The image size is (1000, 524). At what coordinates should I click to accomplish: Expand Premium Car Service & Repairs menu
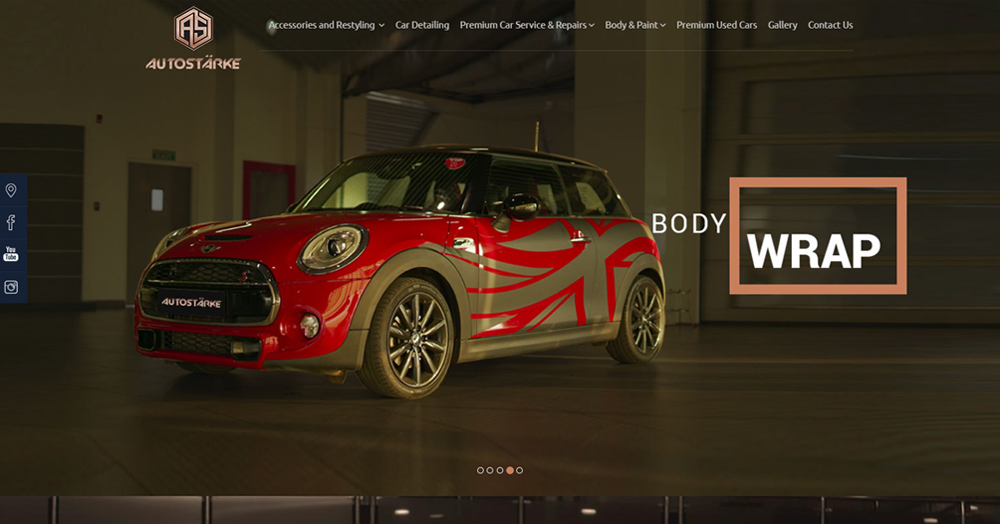click(x=526, y=25)
